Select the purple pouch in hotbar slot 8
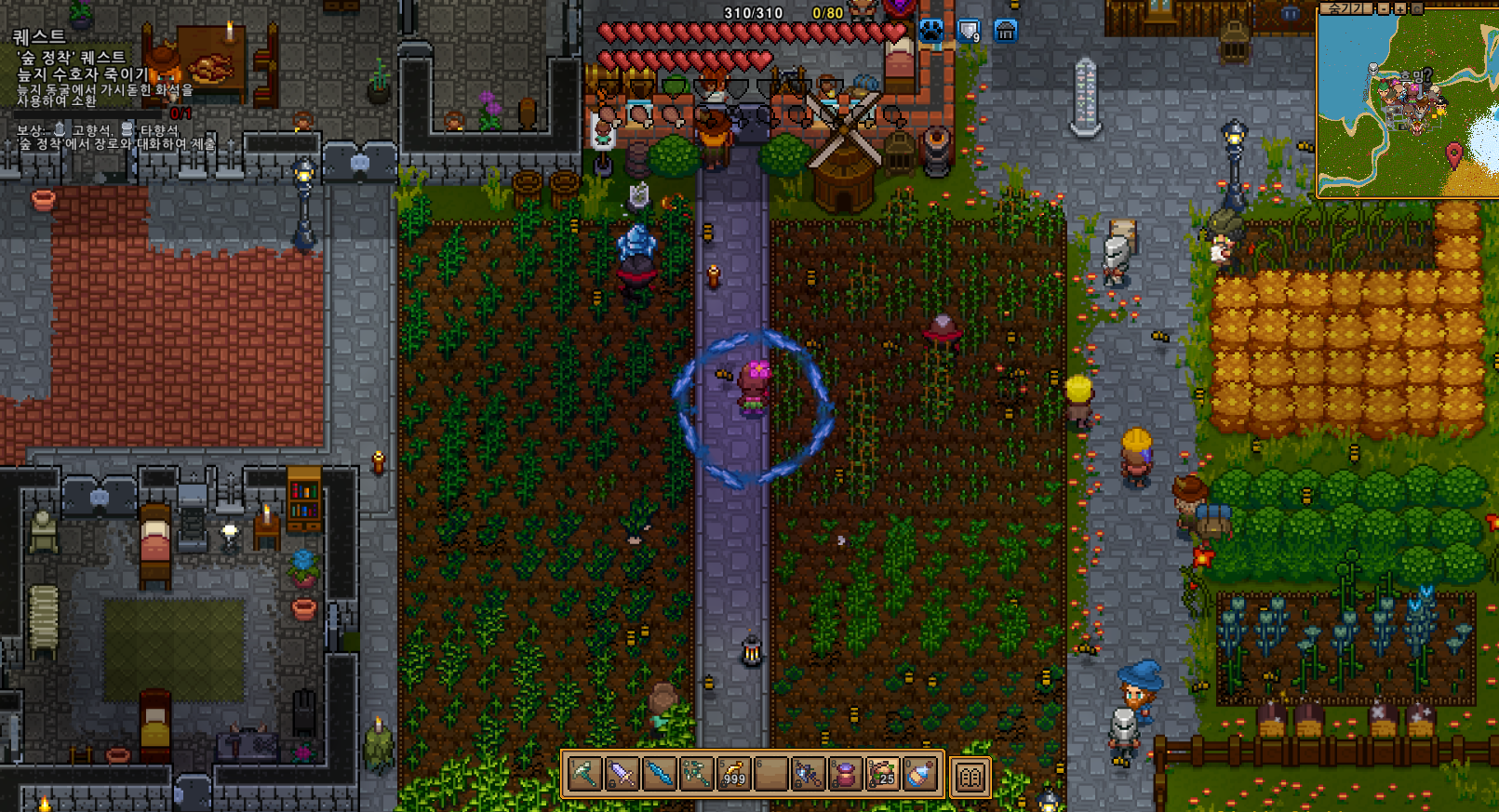Viewport: 1499px width, 812px height. 845,773
